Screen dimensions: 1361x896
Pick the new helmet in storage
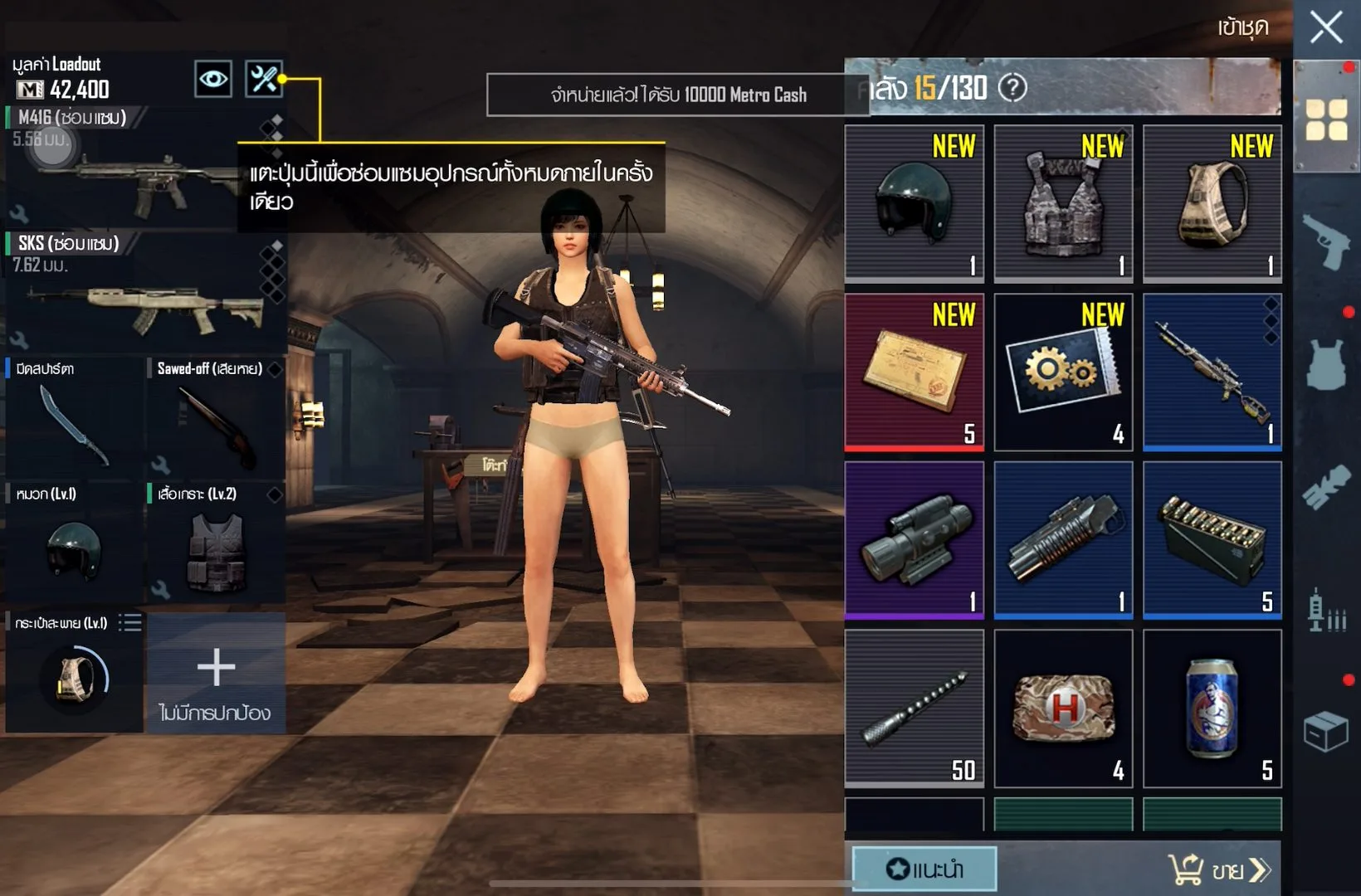pos(914,203)
